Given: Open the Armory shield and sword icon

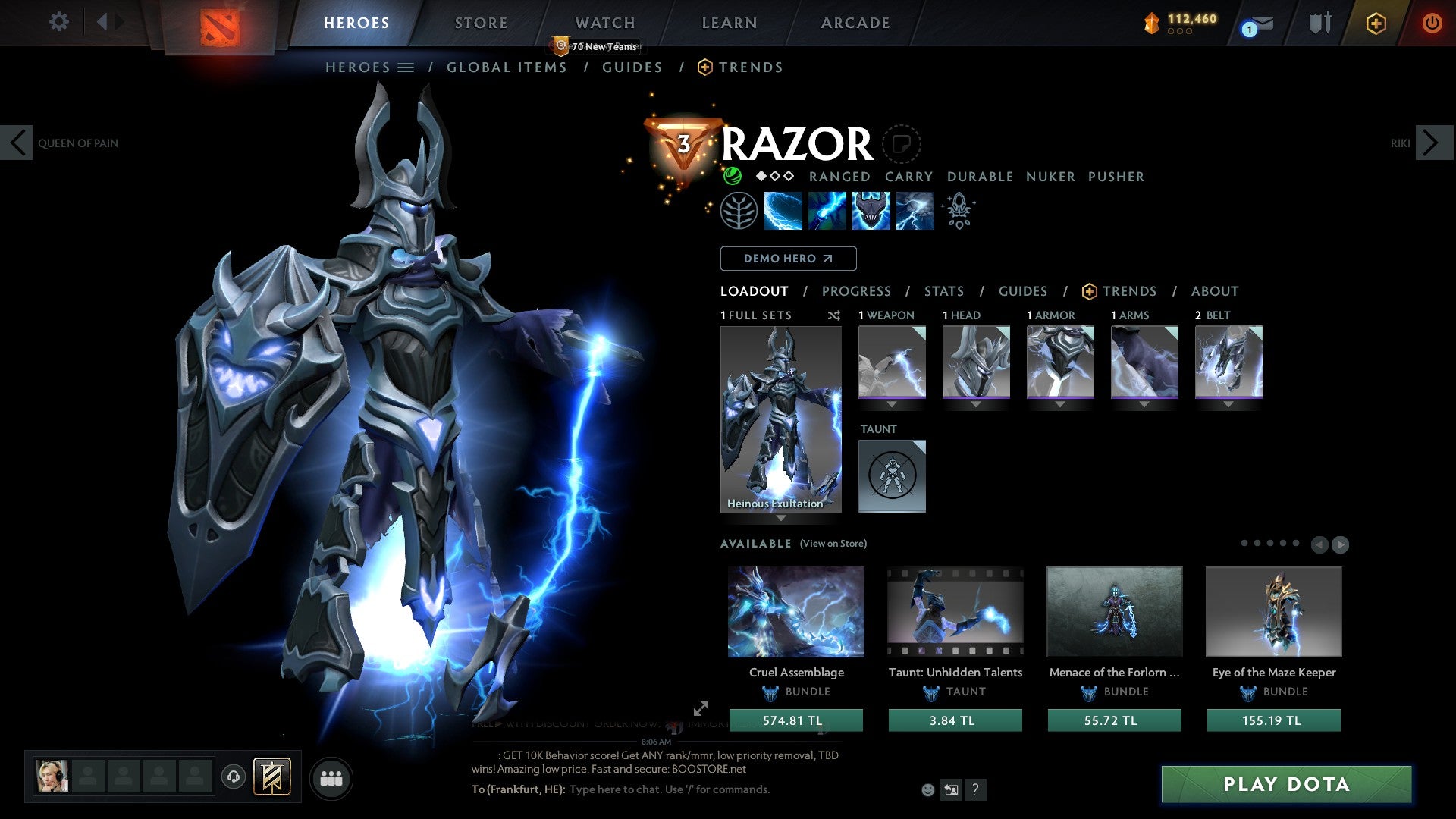Looking at the screenshot, I should pos(1319,23).
